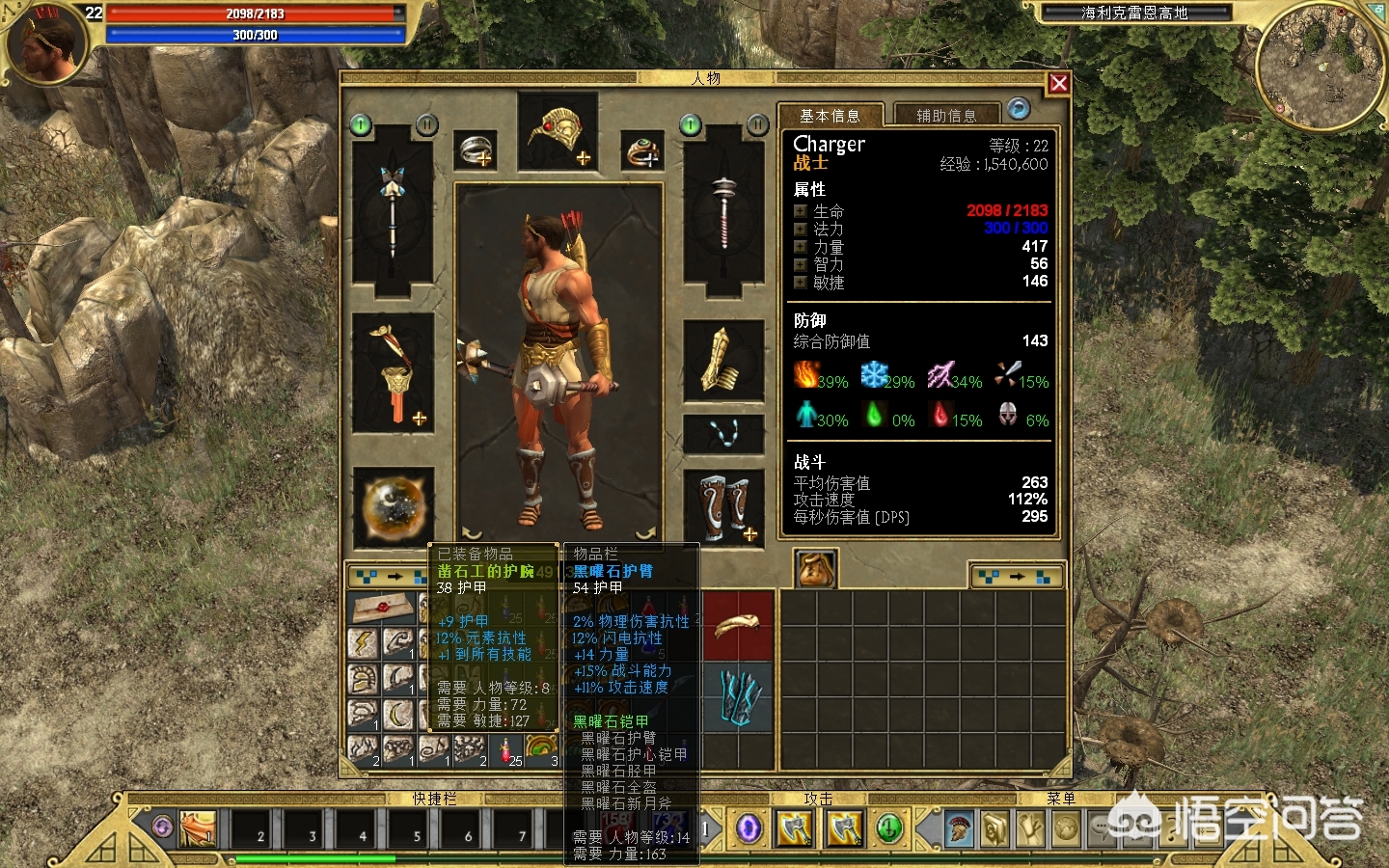The height and width of the screenshot is (868, 1389).
Task: Pick the curved horn item on red tile
Action: (x=738, y=625)
